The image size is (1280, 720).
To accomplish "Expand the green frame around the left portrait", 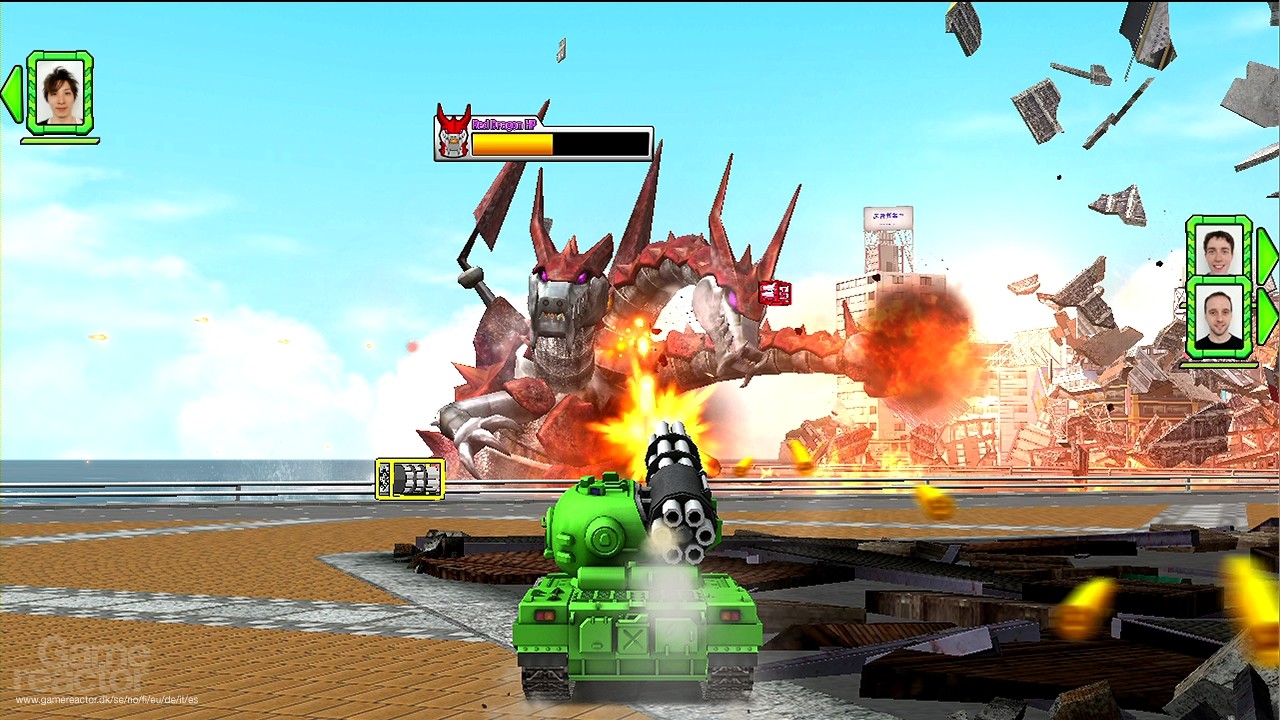I will coord(58,94).
